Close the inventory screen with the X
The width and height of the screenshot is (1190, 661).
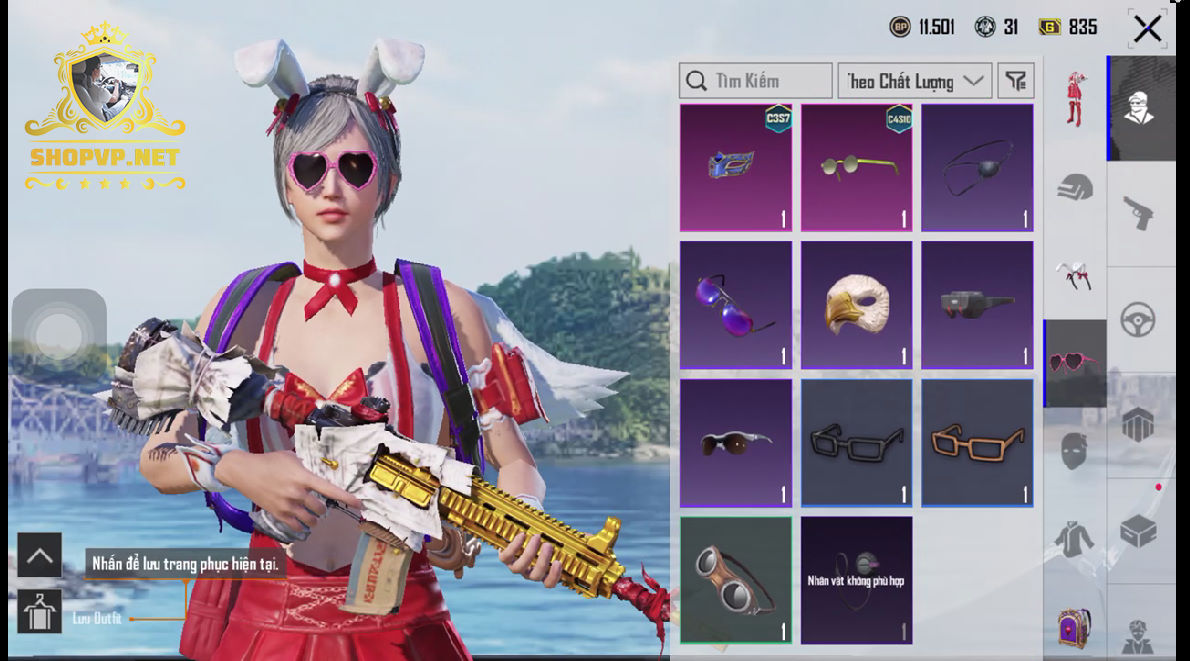1147,29
